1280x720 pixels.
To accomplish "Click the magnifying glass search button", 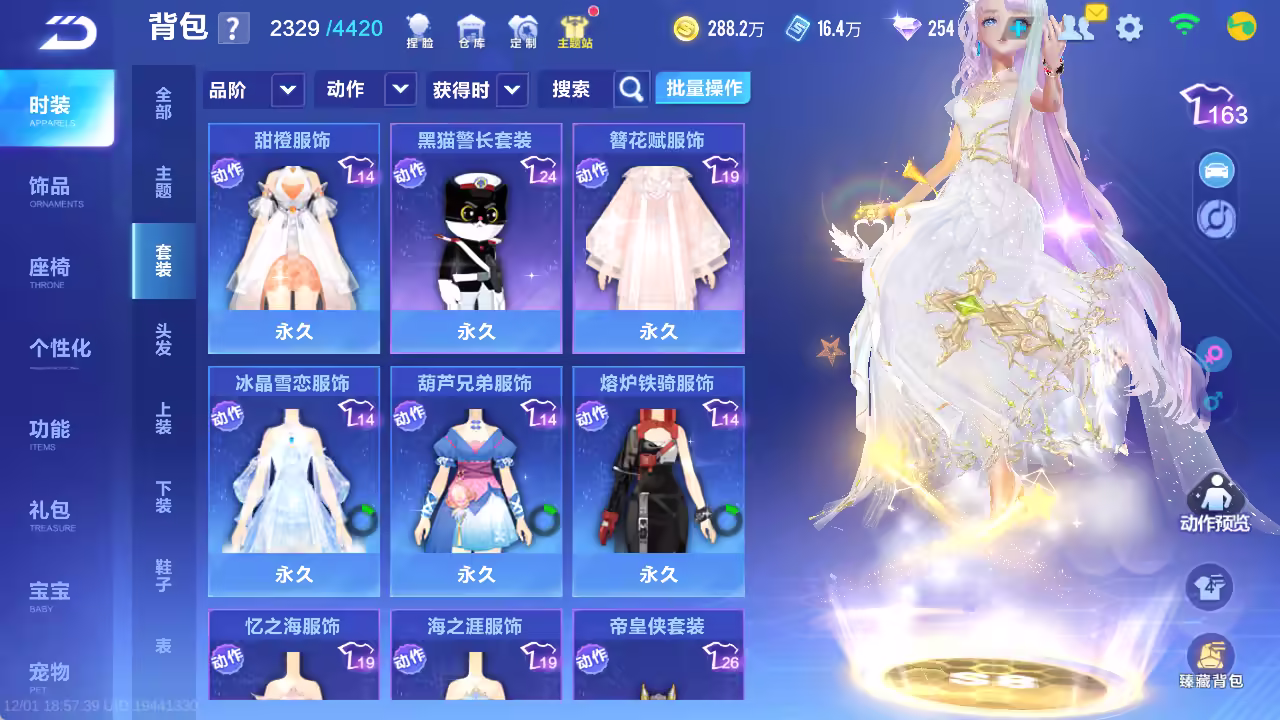I will (x=631, y=90).
